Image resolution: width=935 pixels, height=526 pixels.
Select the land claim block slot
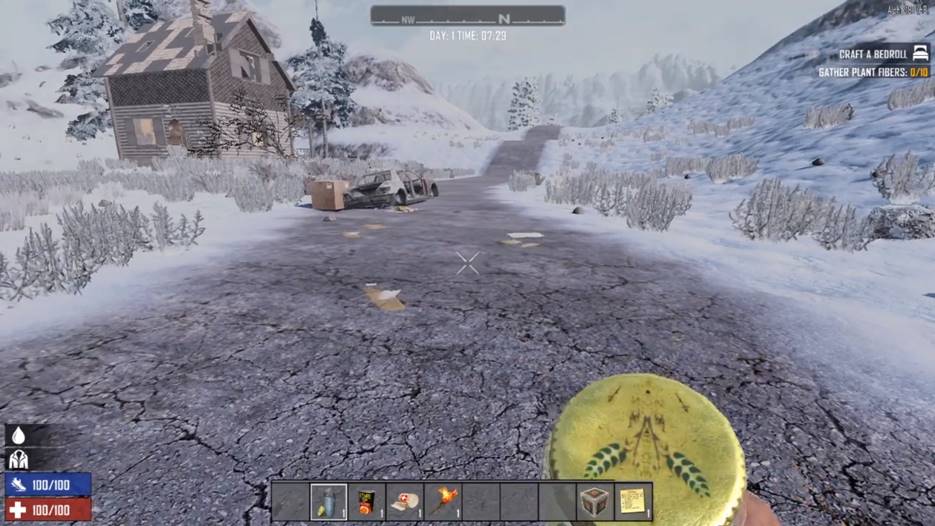[595, 501]
